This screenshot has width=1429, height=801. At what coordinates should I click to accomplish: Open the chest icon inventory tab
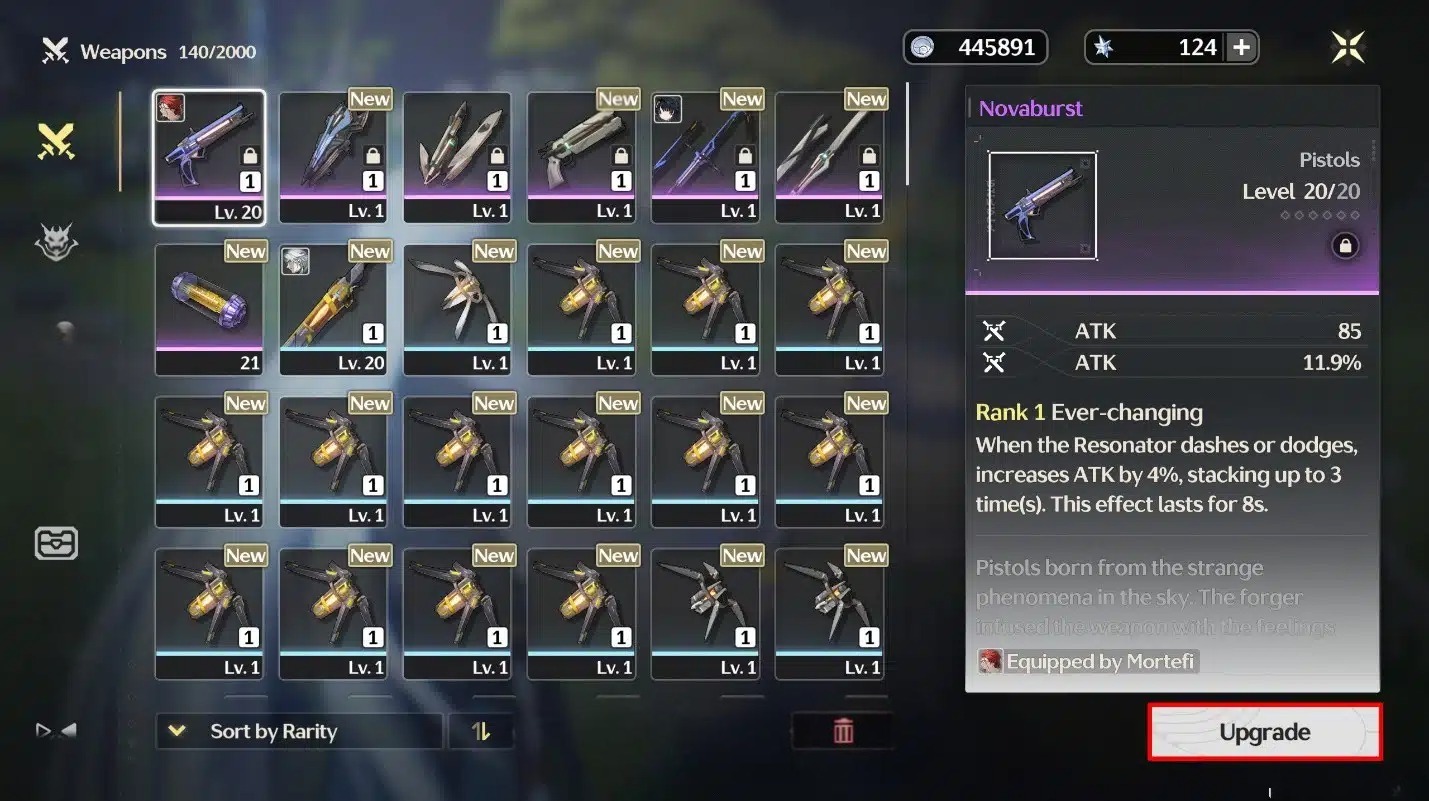pos(57,543)
